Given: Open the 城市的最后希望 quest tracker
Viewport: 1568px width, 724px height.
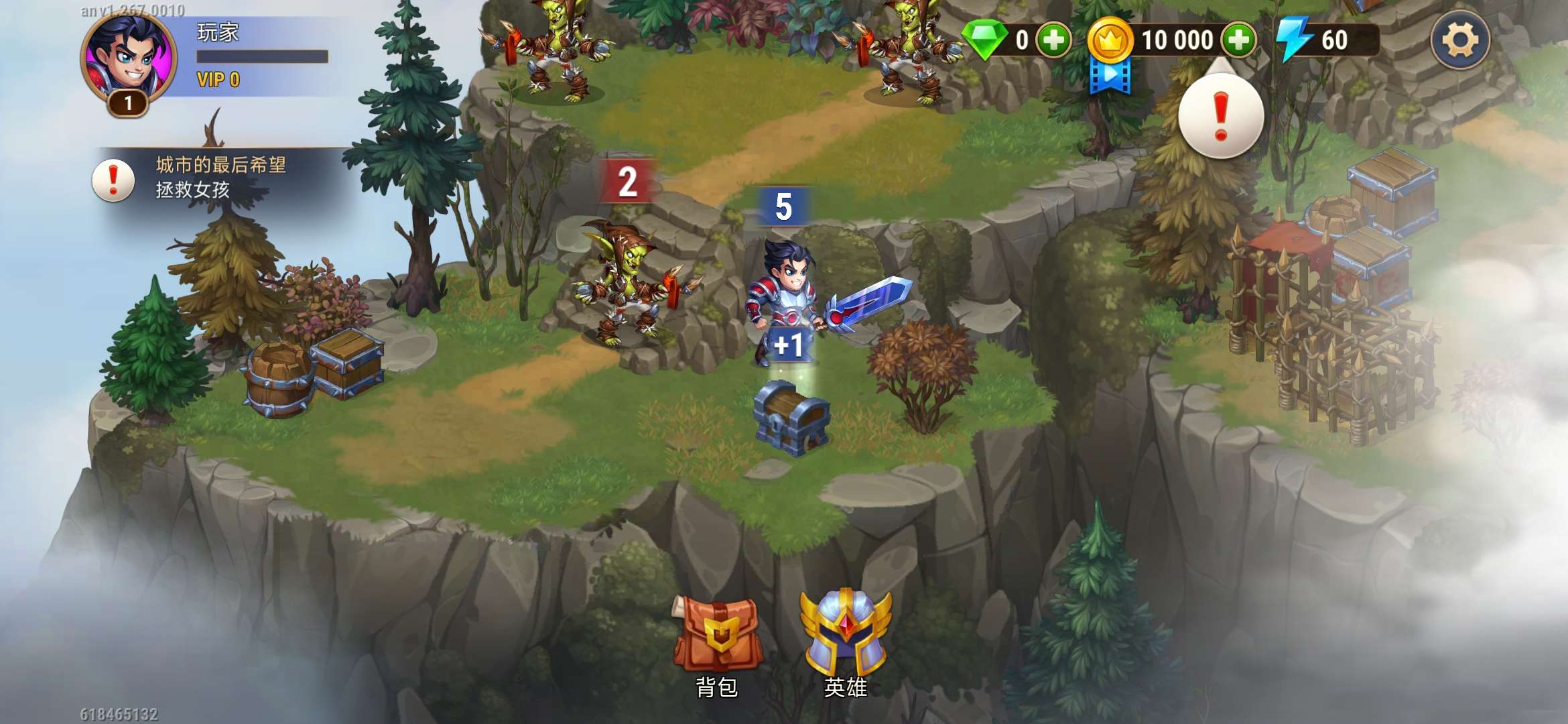Looking at the screenshot, I should (201, 178).
